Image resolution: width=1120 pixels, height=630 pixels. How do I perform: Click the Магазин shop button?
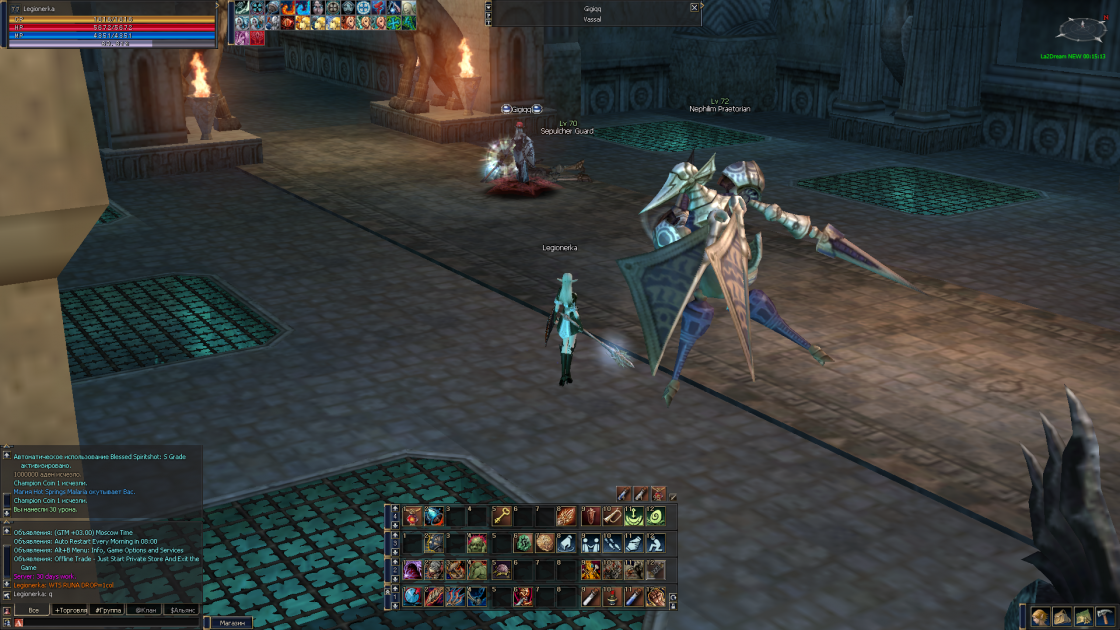(231, 622)
